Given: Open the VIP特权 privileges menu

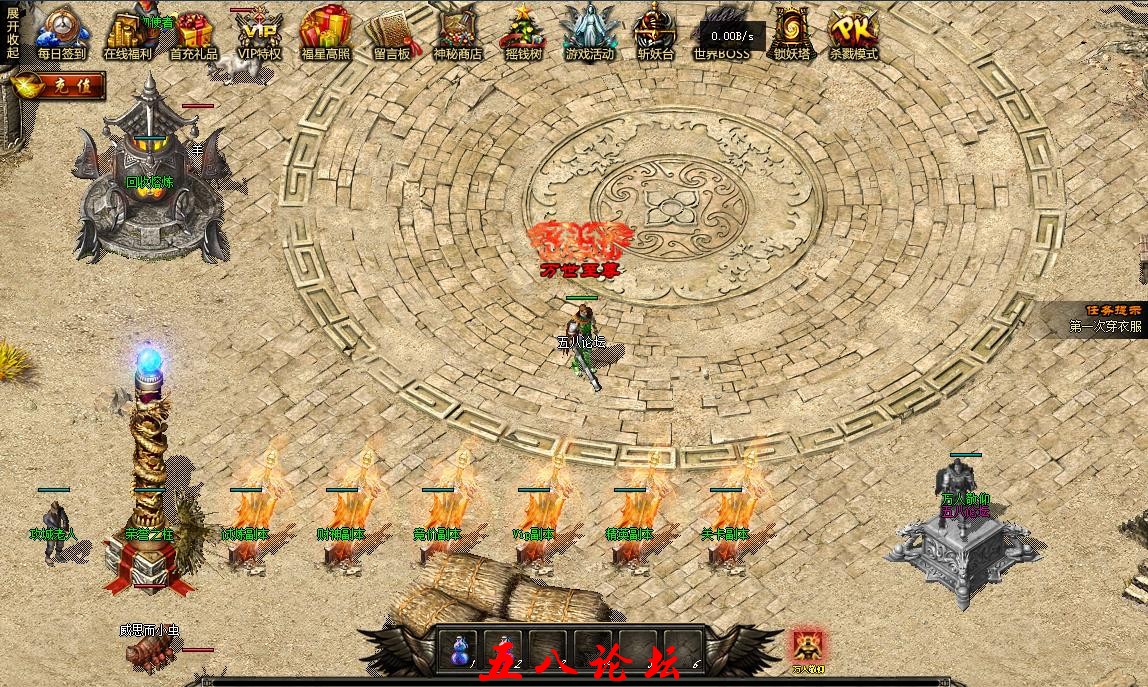Looking at the screenshot, I should point(259,32).
